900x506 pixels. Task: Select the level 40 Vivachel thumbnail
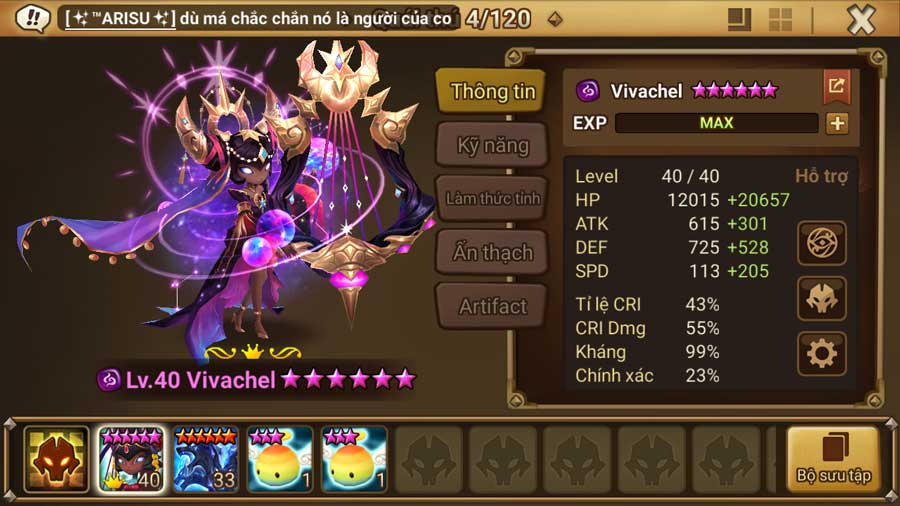tap(130, 459)
